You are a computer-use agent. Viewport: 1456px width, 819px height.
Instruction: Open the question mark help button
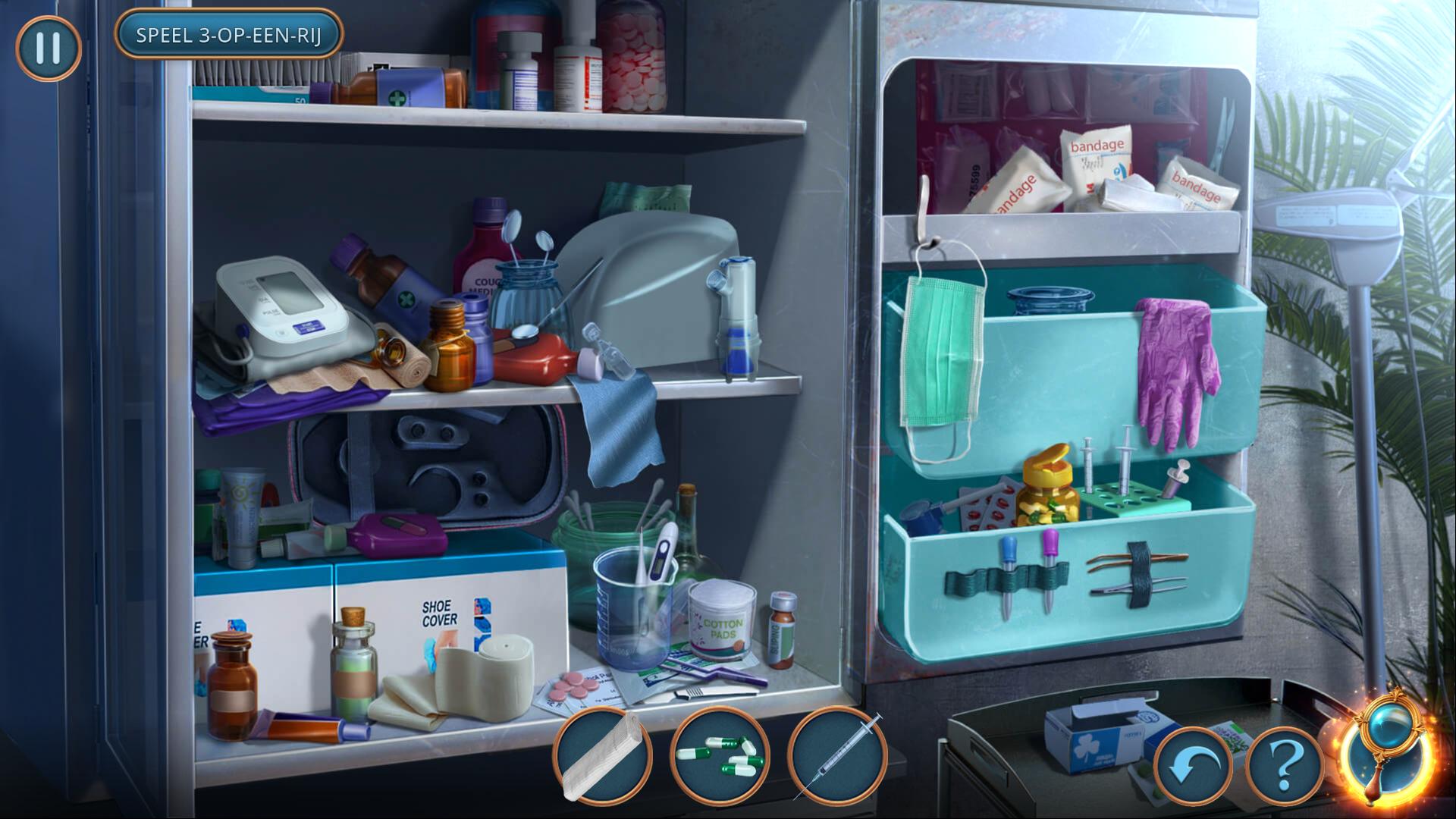point(1285,767)
